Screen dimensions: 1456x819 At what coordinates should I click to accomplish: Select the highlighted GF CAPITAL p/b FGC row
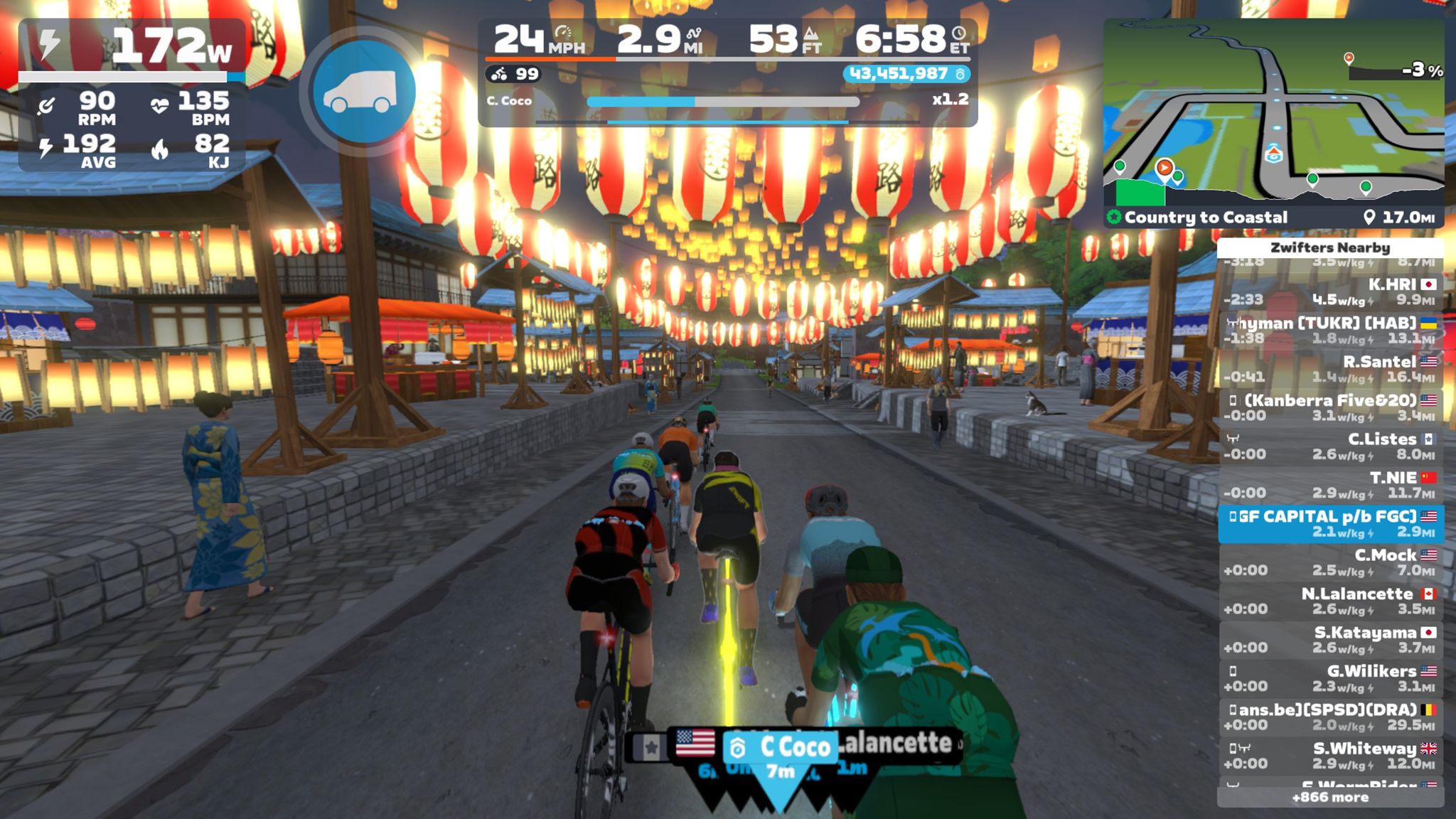[1330, 524]
